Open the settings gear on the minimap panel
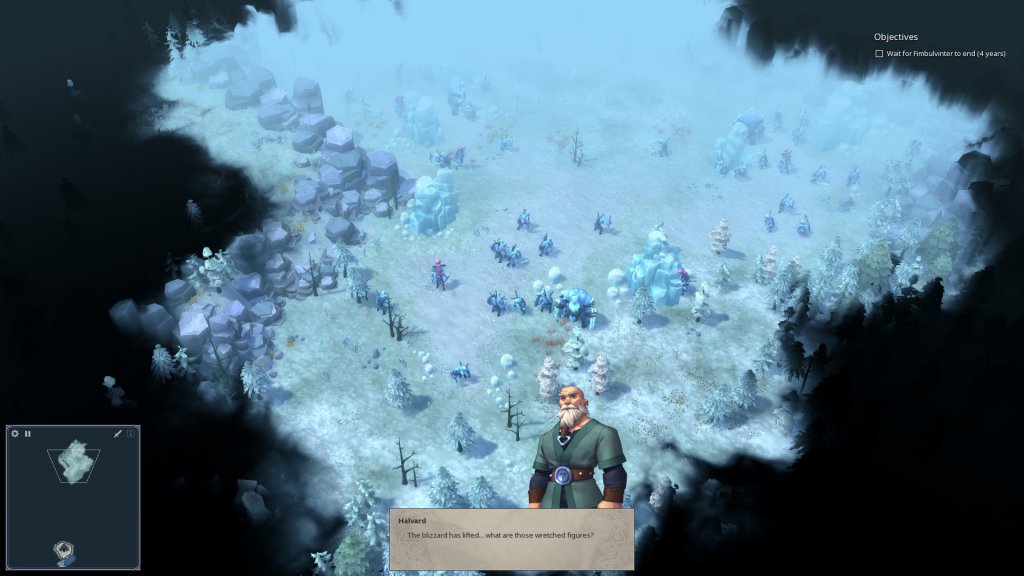This screenshot has height=576, width=1024. point(15,434)
